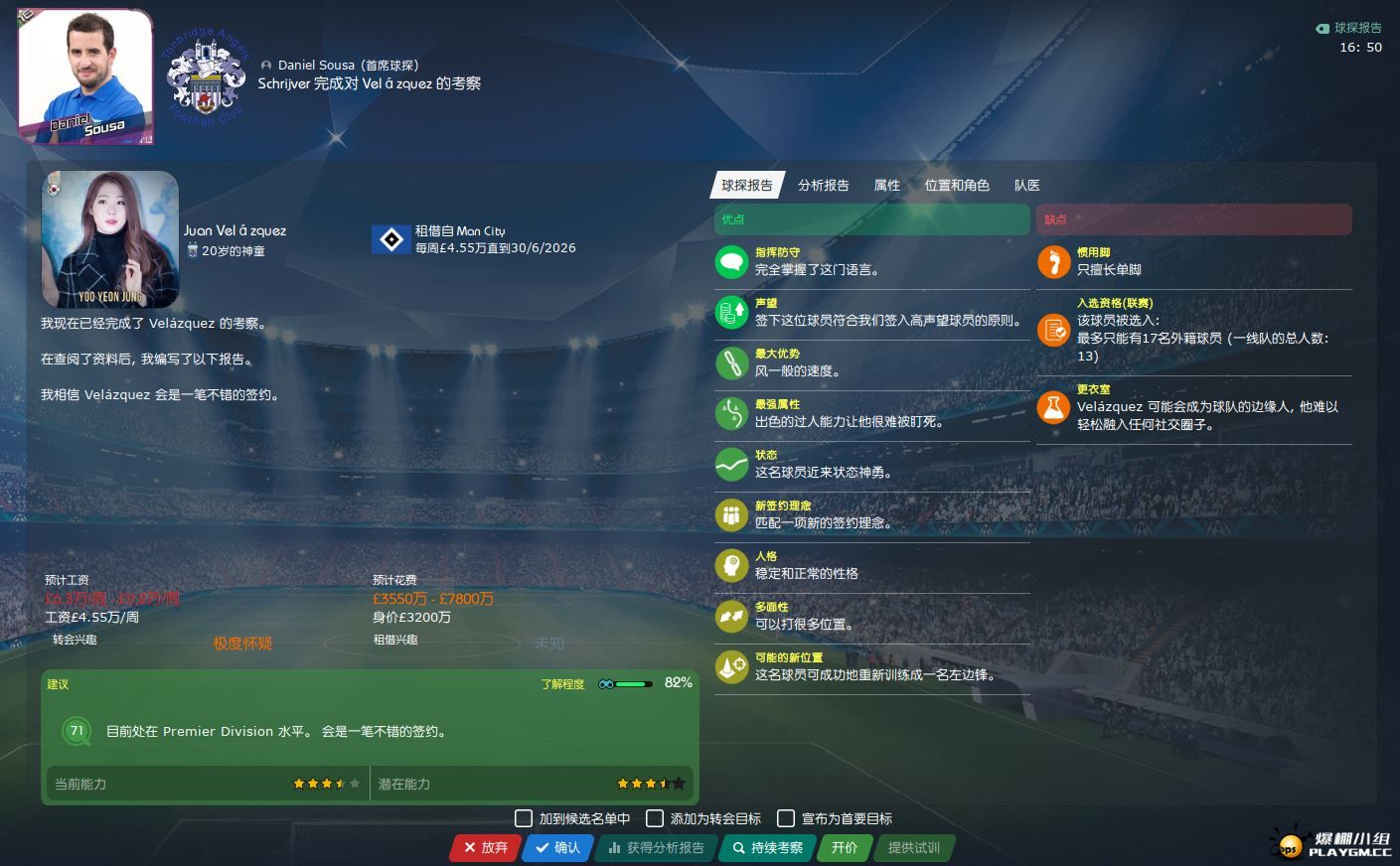Screen dimensions: 1400x866
Task: Click the 放弃 (discard) button
Action: click(485, 847)
